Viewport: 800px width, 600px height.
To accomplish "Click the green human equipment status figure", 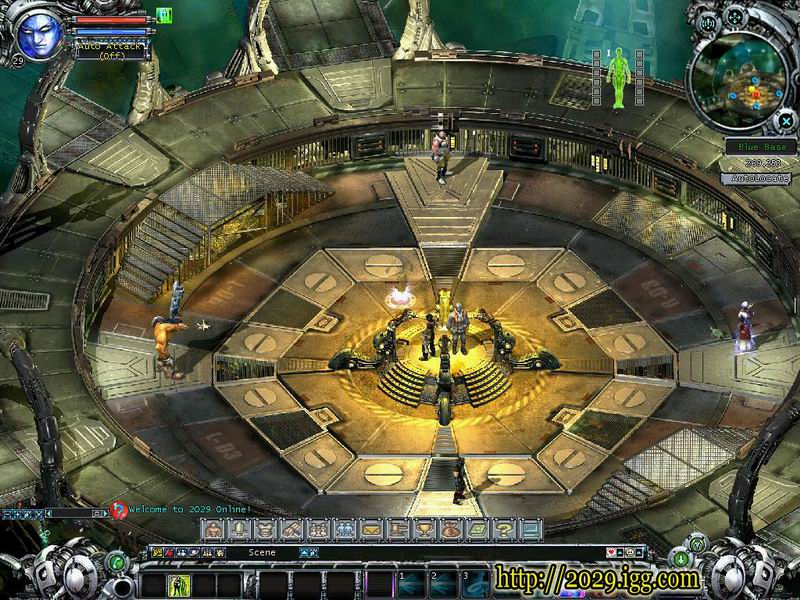I will 619,77.
